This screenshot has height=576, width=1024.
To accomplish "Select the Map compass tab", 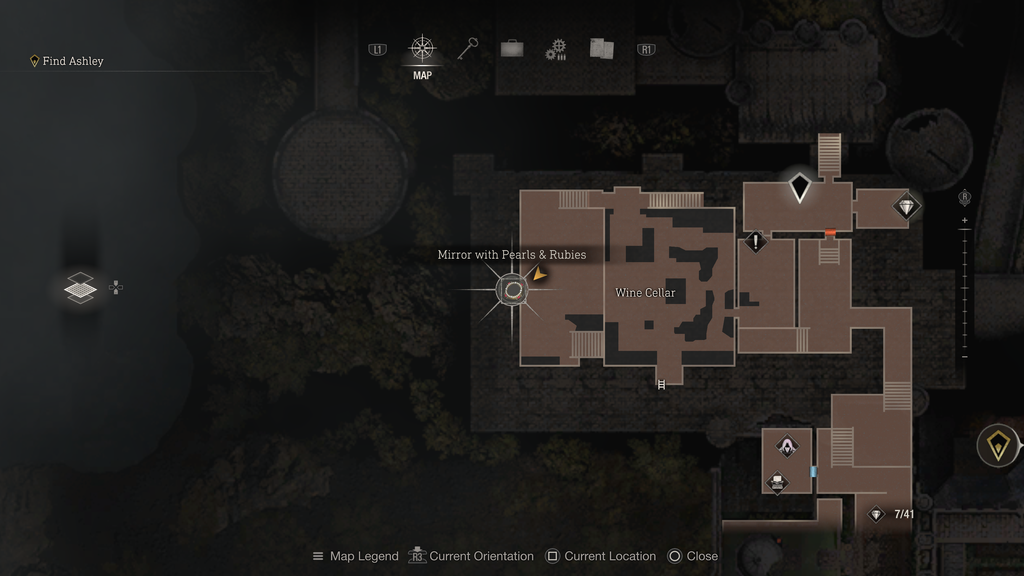I will pos(422,49).
